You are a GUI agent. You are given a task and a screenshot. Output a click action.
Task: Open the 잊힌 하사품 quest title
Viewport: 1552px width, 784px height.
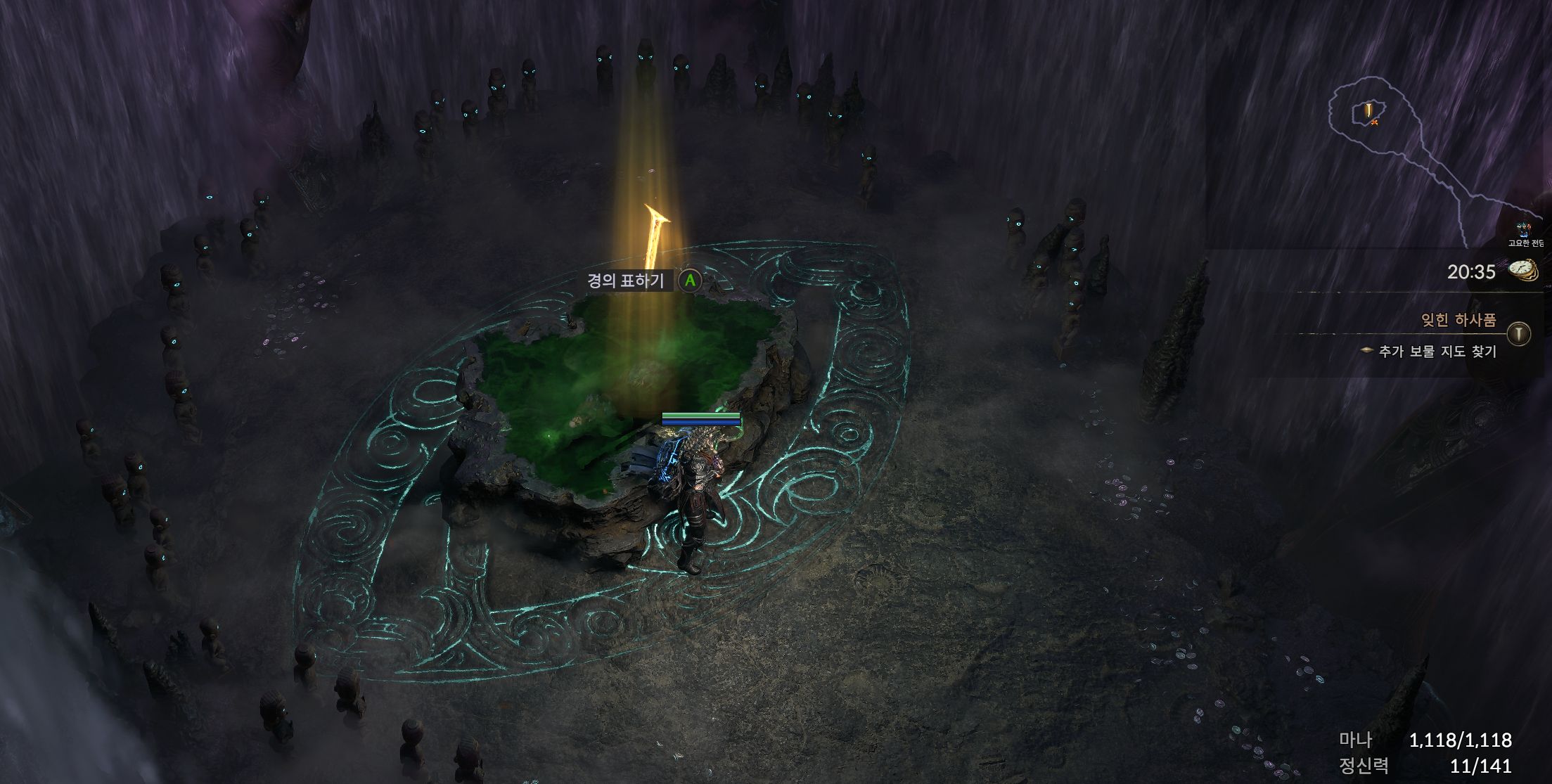(1458, 321)
